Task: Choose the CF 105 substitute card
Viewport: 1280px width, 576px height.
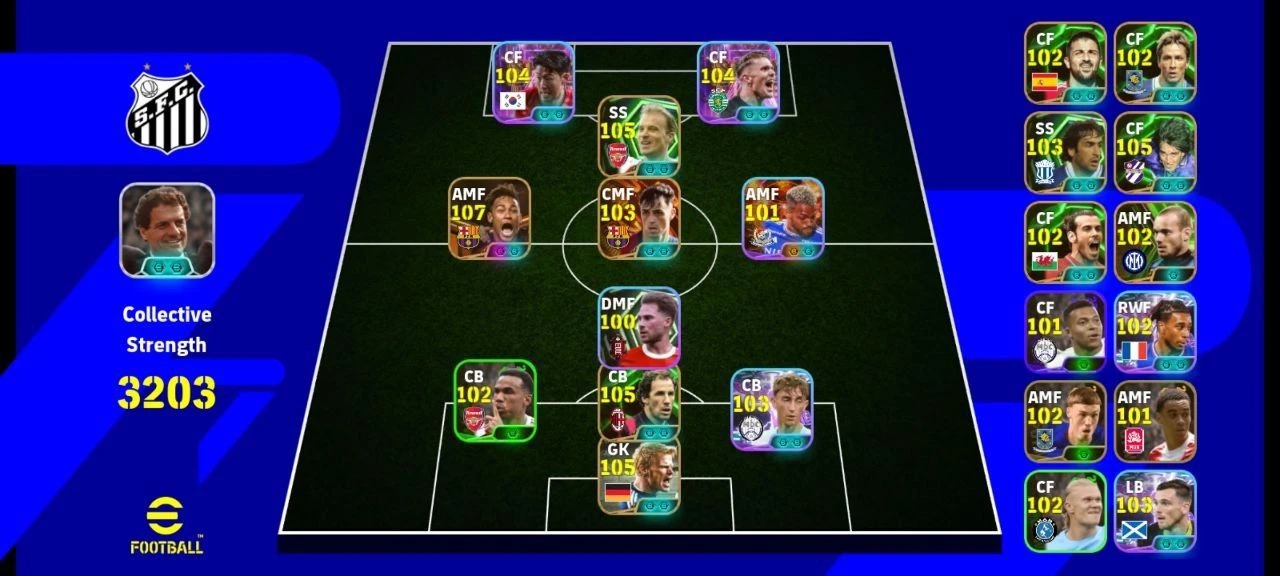Action: (1155, 152)
